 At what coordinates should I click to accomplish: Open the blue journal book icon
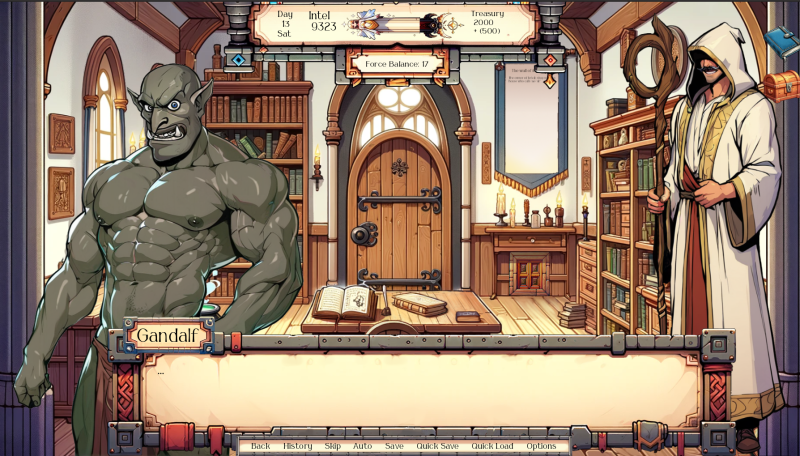tap(780, 40)
